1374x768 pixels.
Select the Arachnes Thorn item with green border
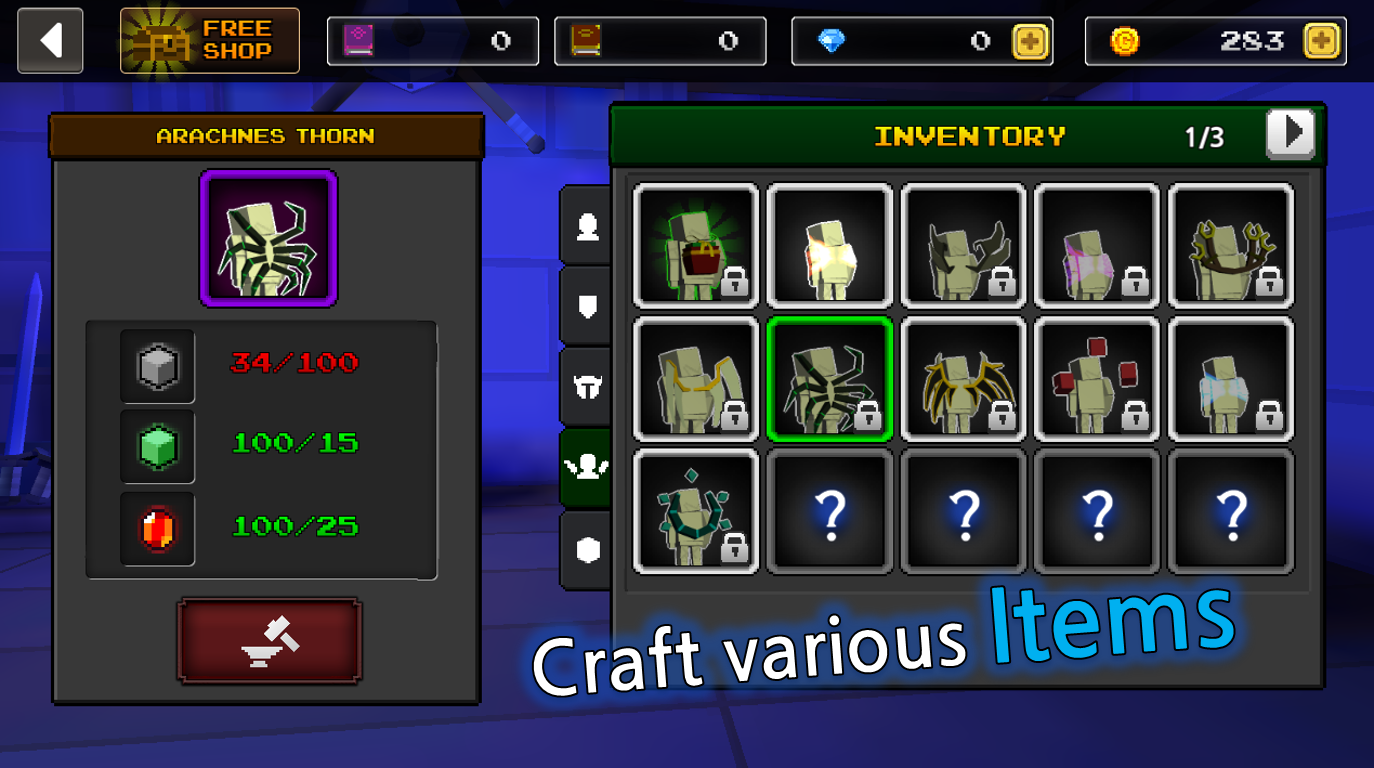point(829,378)
